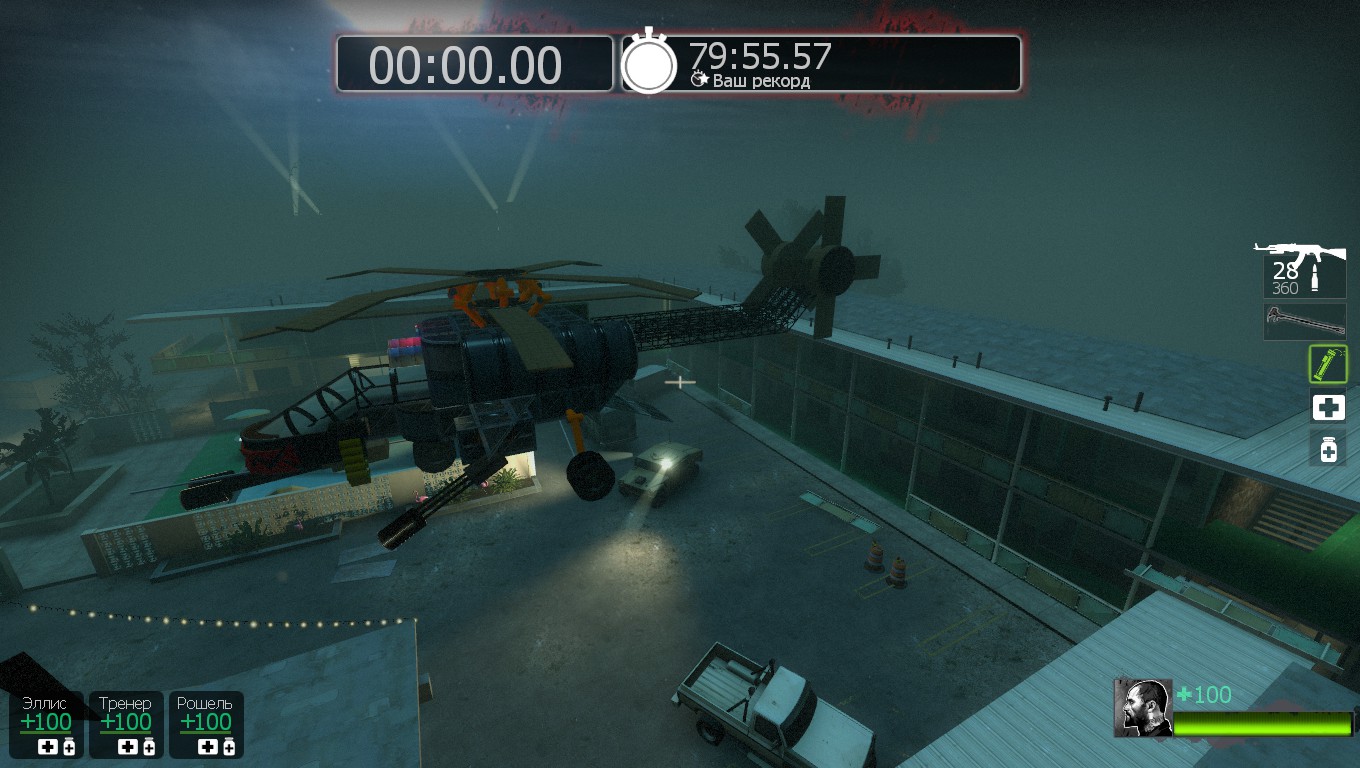Select the highlighted pipe bomb slot

pos(1328,364)
